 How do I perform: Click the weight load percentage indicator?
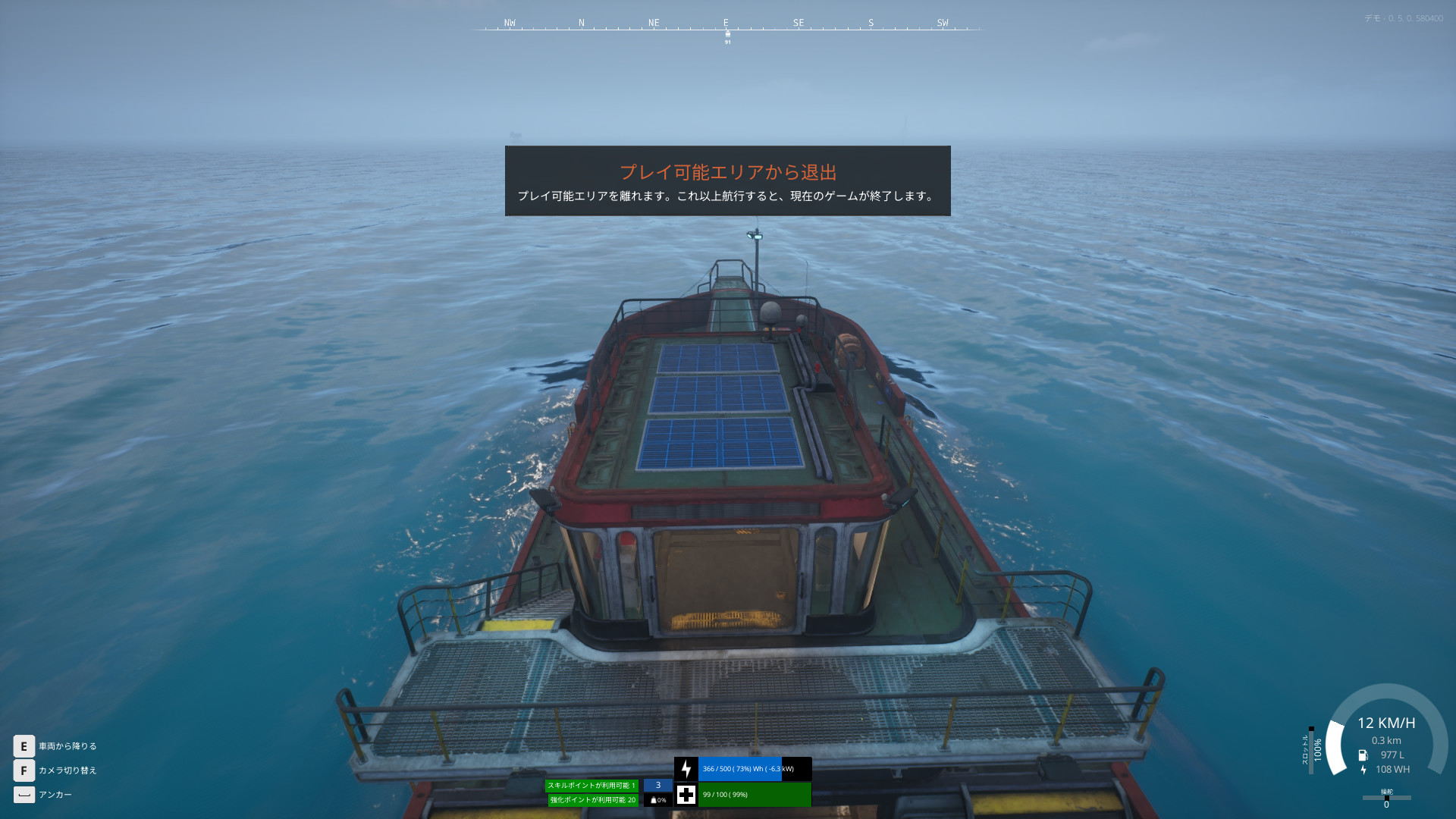click(x=657, y=800)
